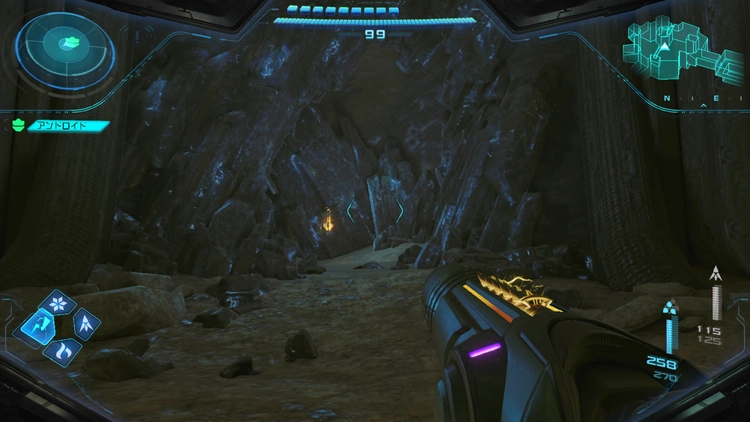Click the circular enemy radar

67,45
